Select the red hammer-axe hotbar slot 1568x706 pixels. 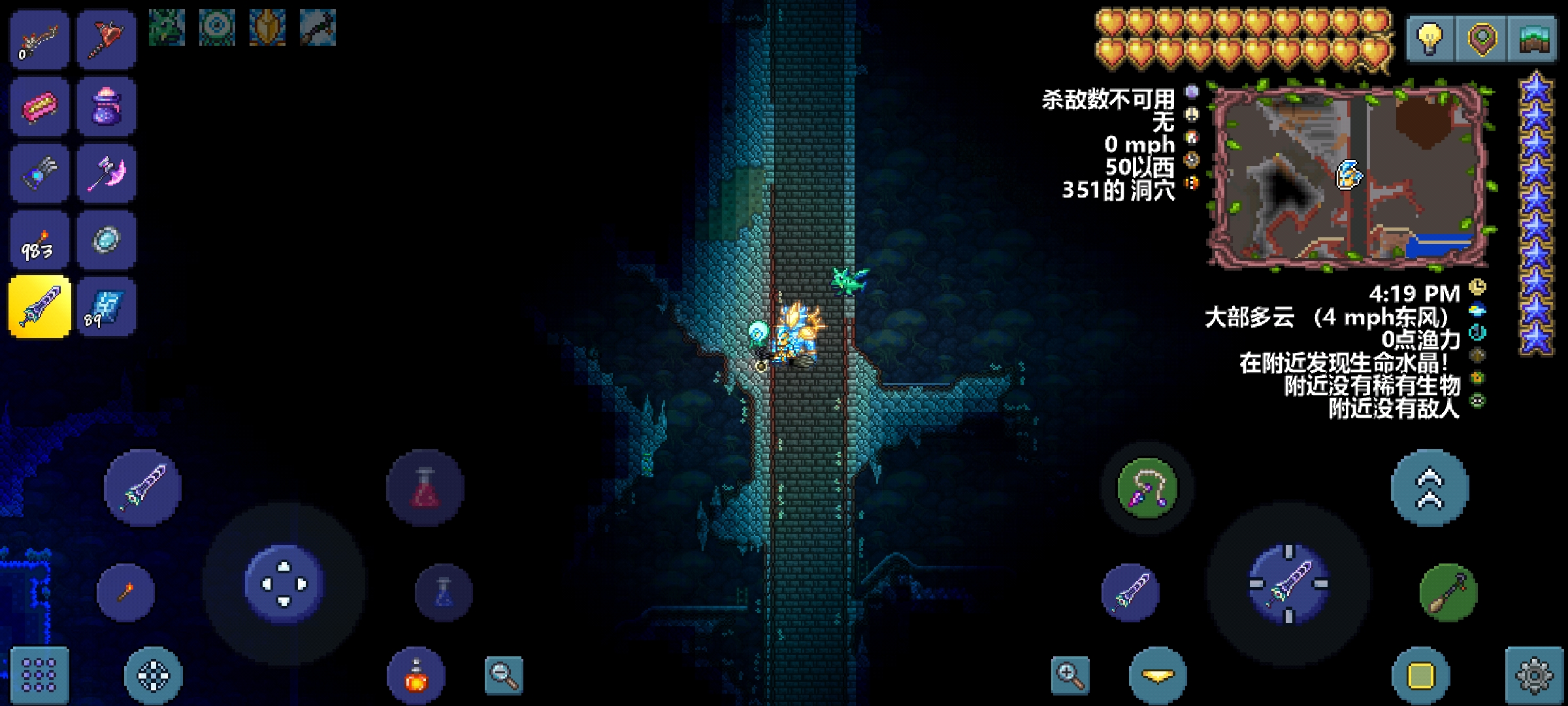106,39
